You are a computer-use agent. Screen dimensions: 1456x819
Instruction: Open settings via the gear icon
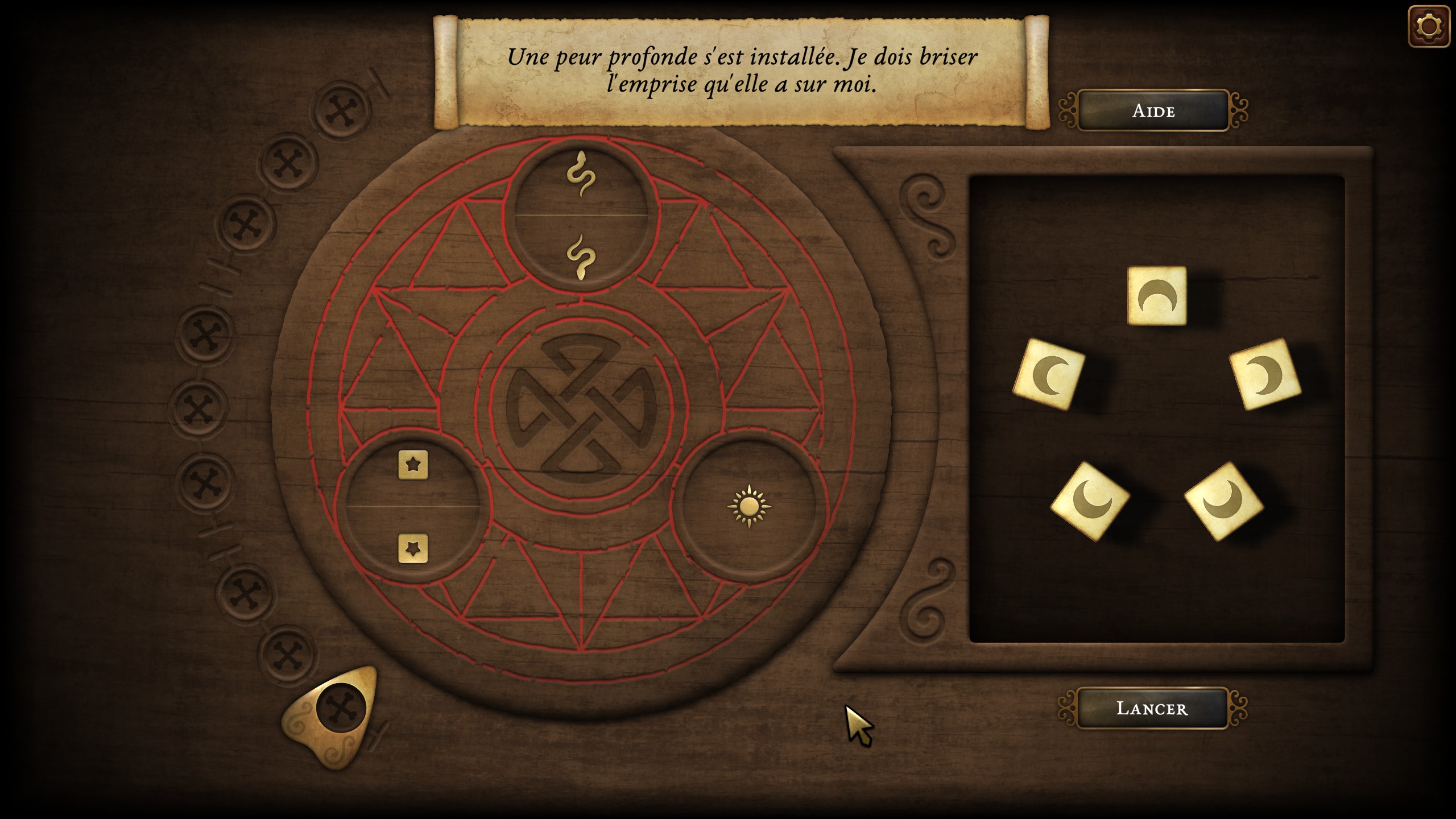click(x=1428, y=27)
